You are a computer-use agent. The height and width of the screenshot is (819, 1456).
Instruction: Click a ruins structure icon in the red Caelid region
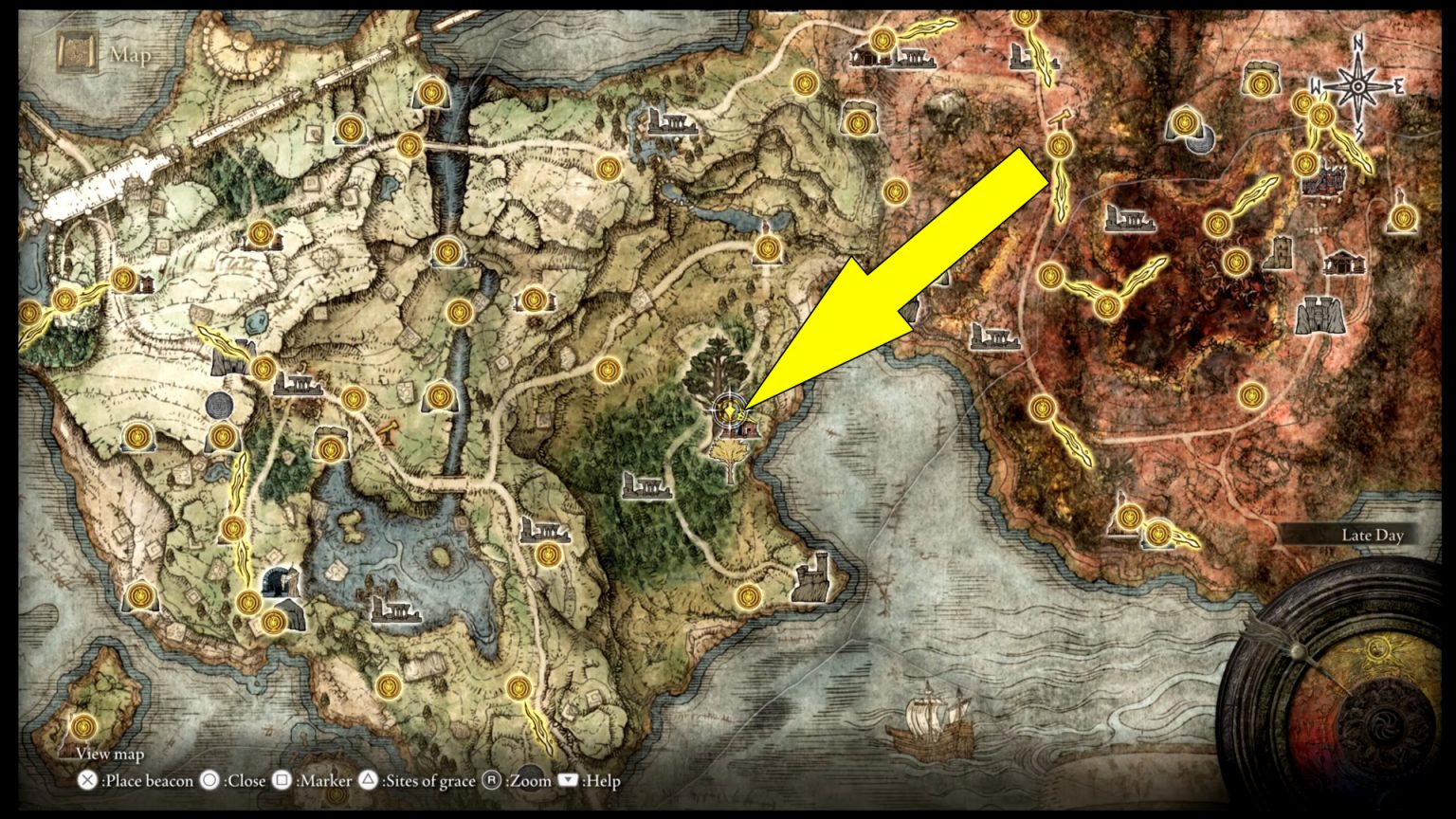(1128, 218)
